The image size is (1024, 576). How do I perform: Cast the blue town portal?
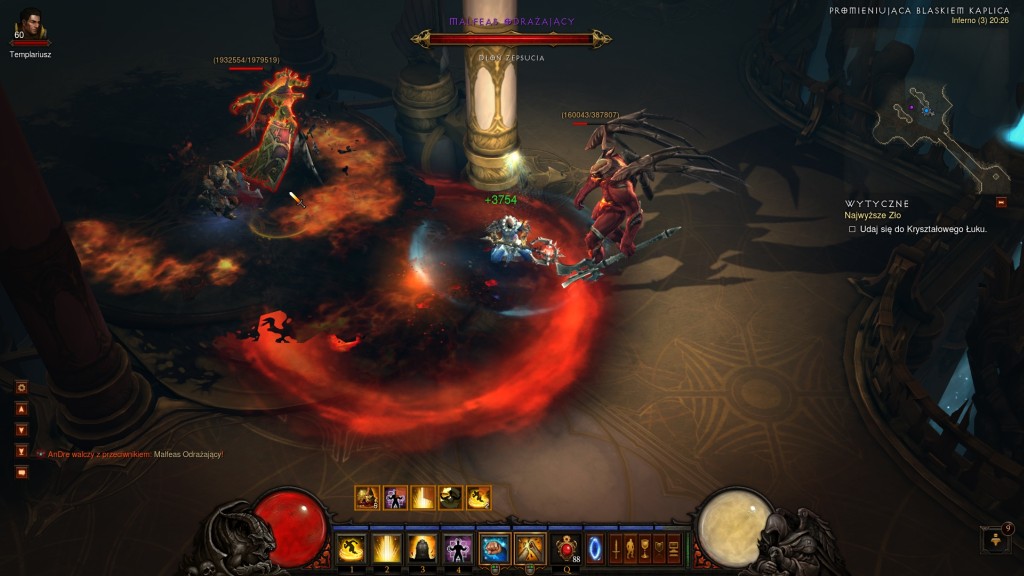595,548
